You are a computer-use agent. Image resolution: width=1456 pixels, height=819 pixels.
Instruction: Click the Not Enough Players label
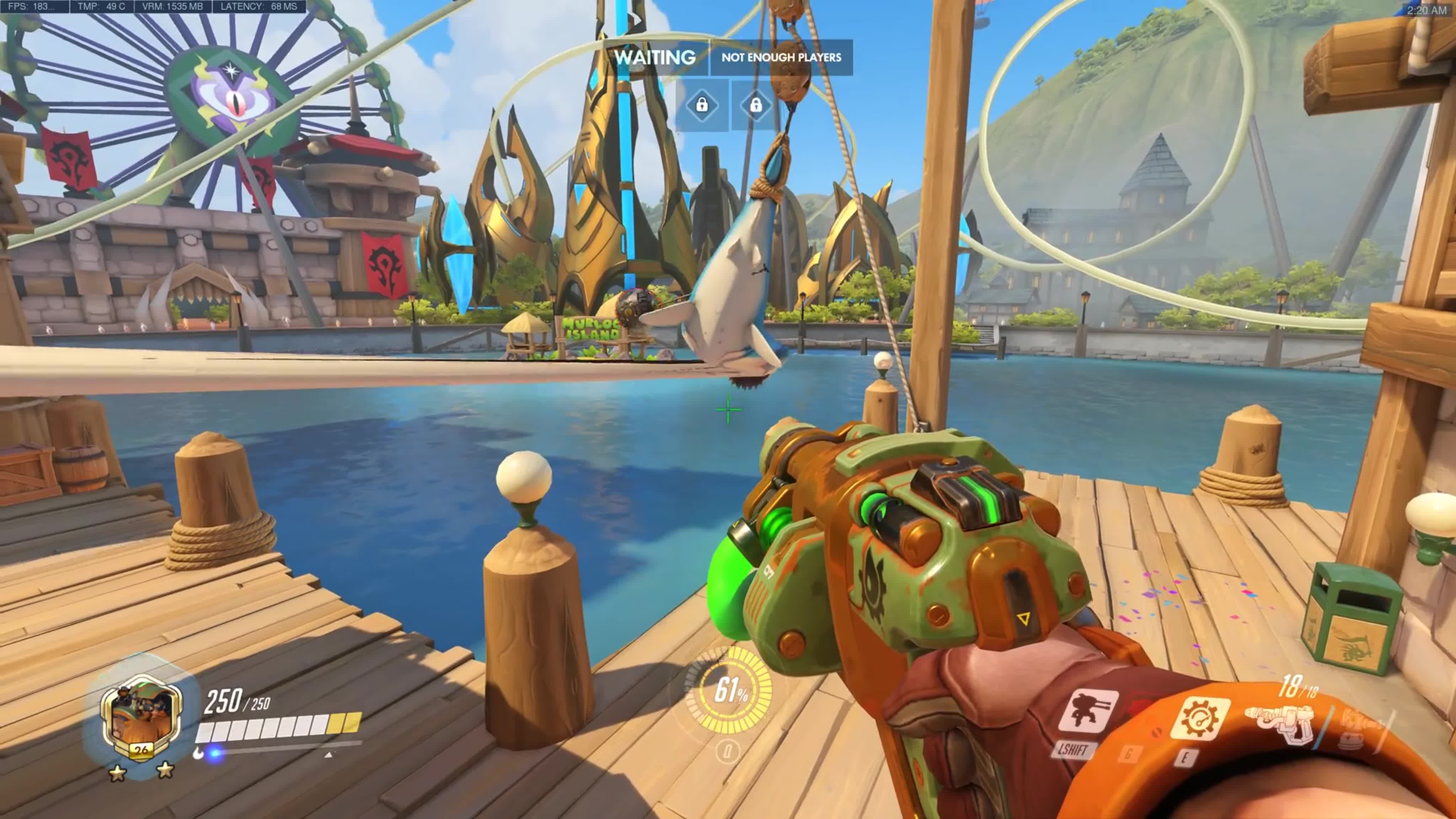tap(781, 57)
